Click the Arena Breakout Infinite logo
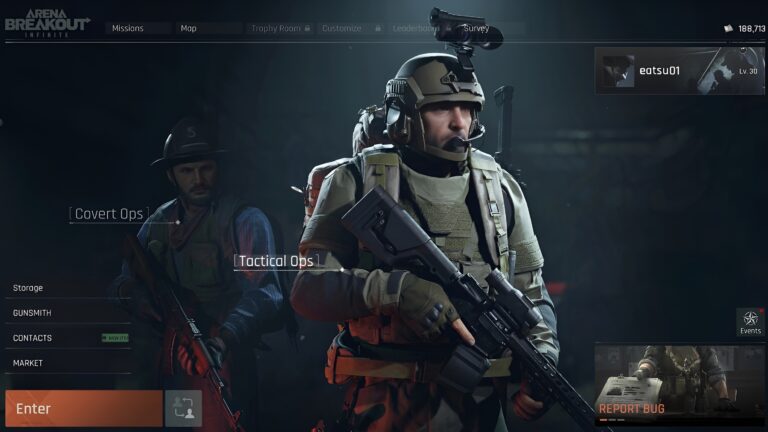768x432 pixels. pyautogui.click(x=46, y=25)
